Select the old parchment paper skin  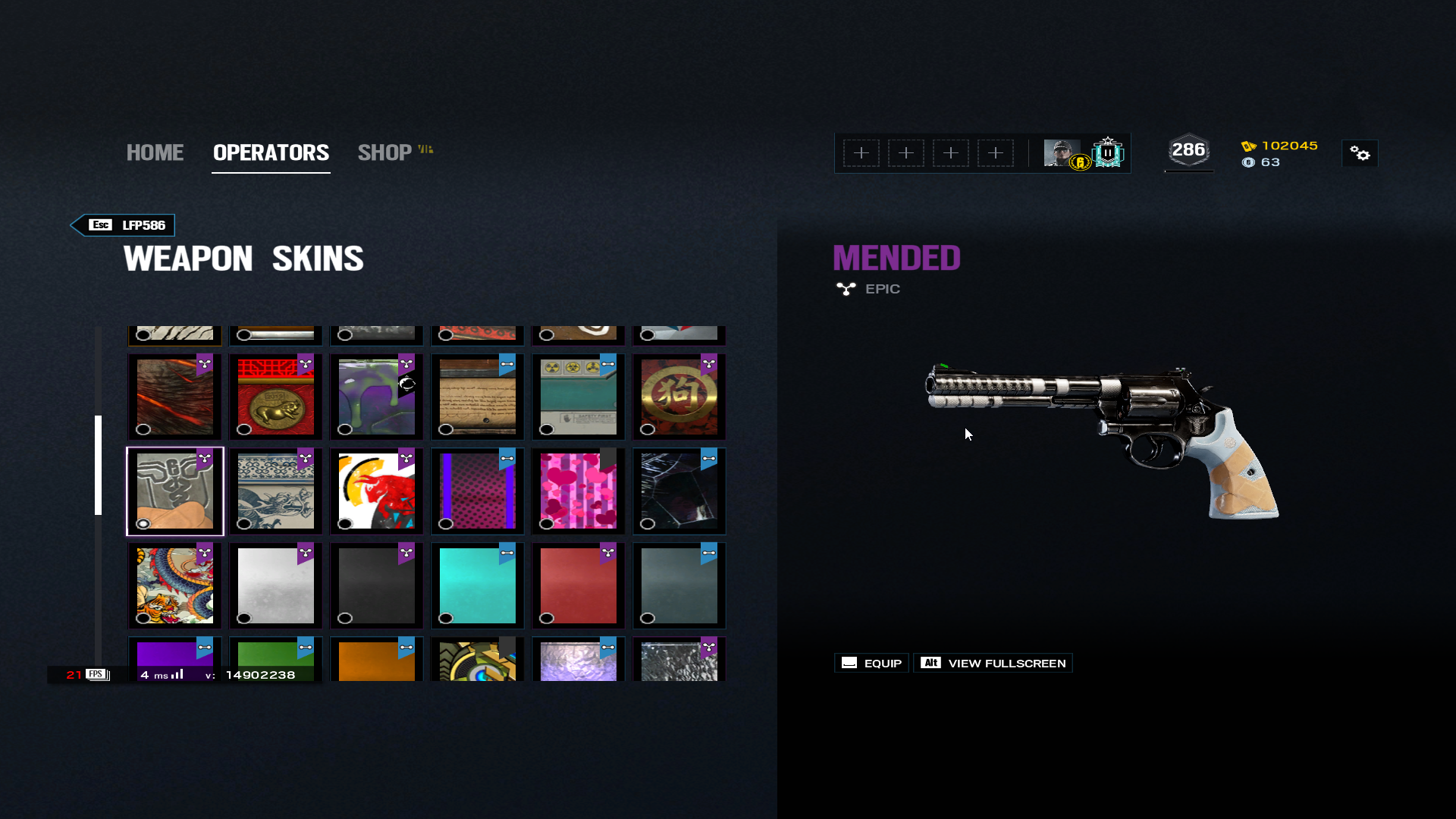[478, 397]
